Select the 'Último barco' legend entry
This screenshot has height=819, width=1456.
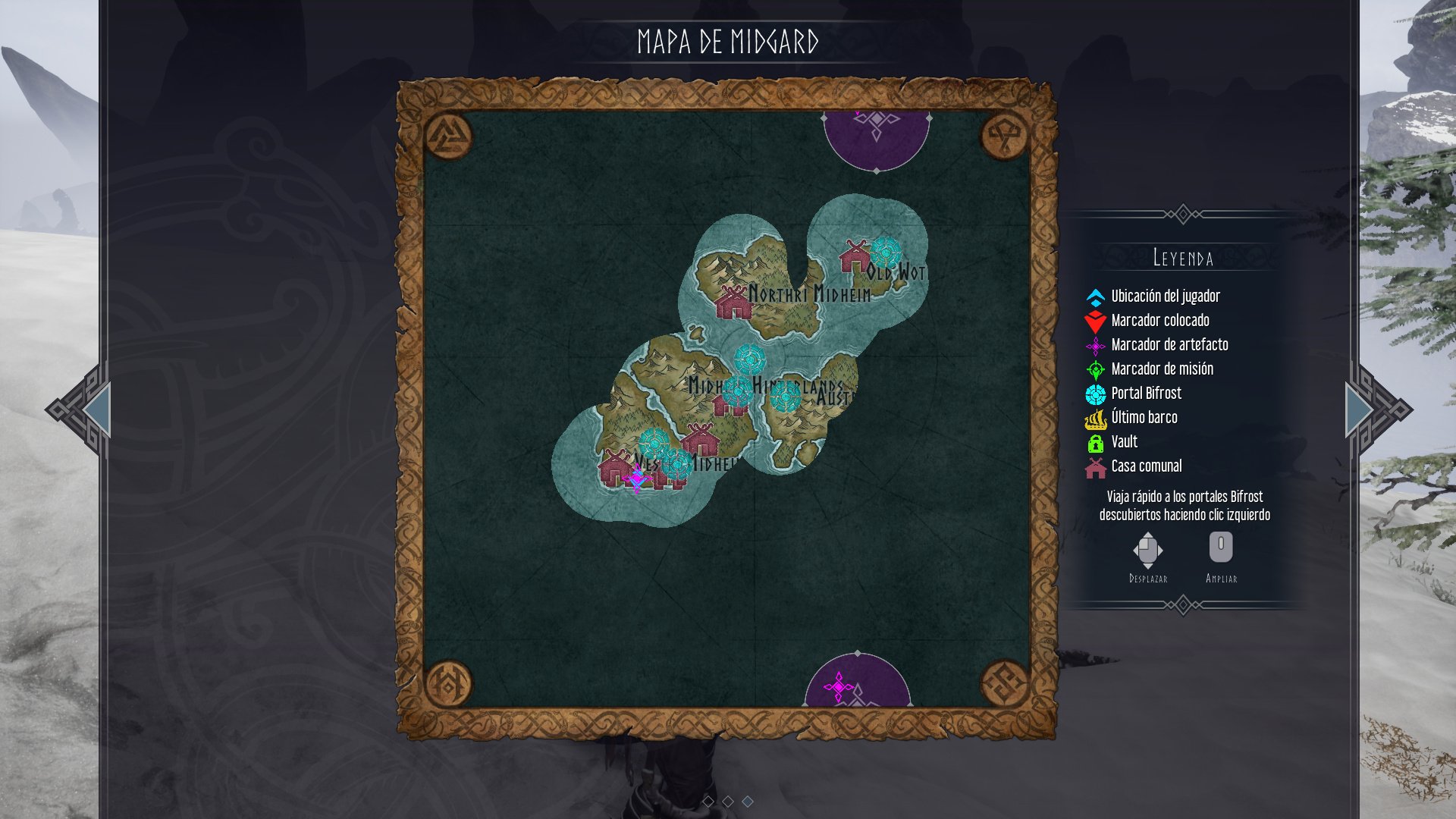coord(1143,418)
